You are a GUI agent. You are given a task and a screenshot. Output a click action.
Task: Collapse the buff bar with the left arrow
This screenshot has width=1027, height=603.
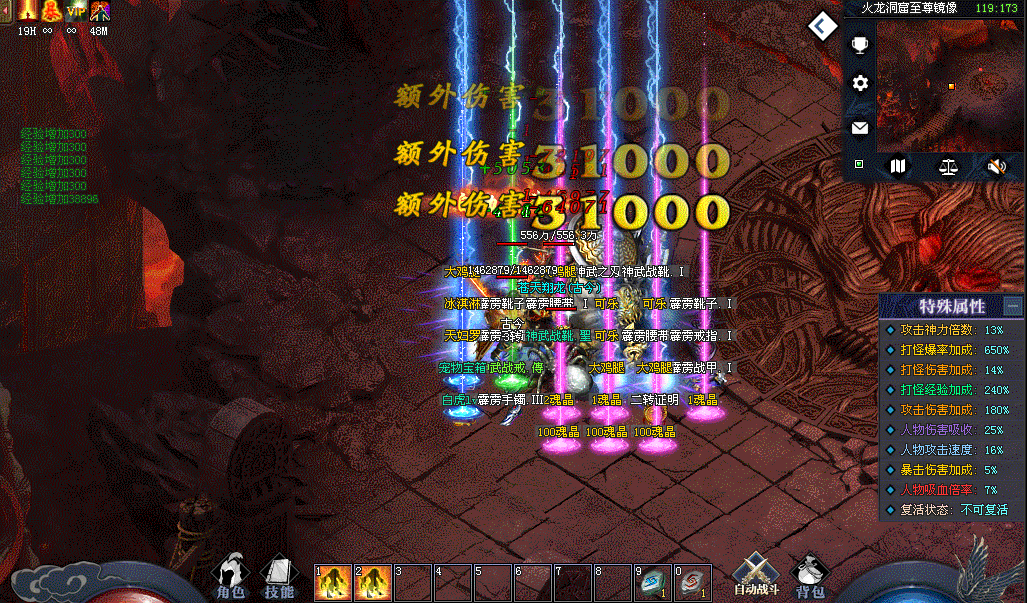point(5,11)
